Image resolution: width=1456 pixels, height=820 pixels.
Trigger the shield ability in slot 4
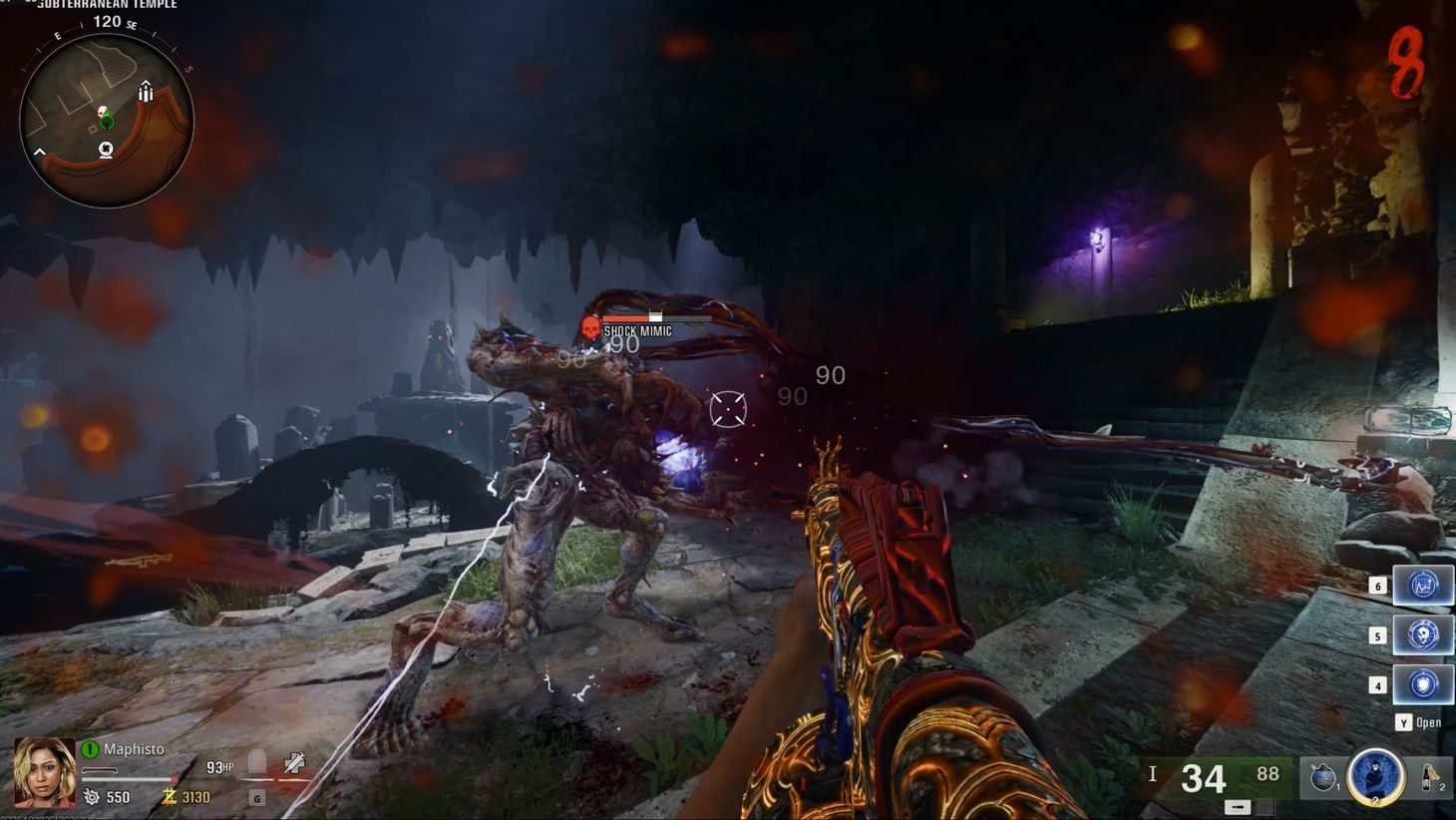pos(1422,685)
